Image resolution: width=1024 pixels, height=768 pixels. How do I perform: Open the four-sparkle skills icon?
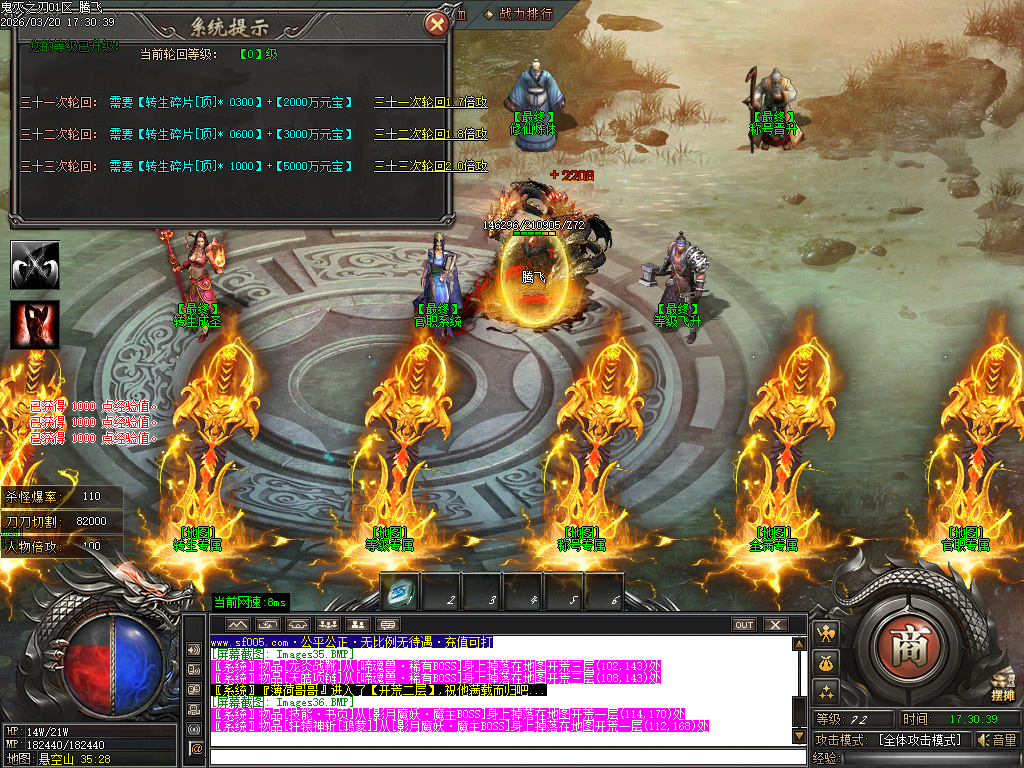(x=826, y=690)
